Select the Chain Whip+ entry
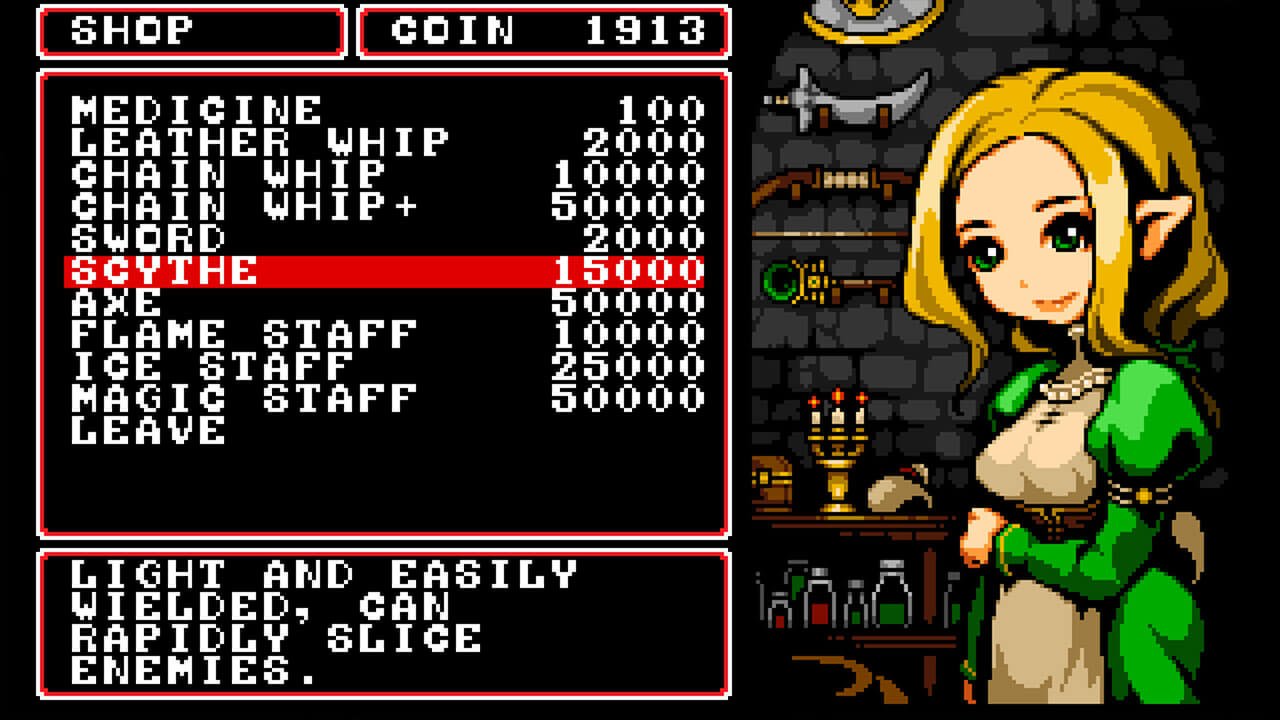The image size is (1280, 720). (244, 206)
